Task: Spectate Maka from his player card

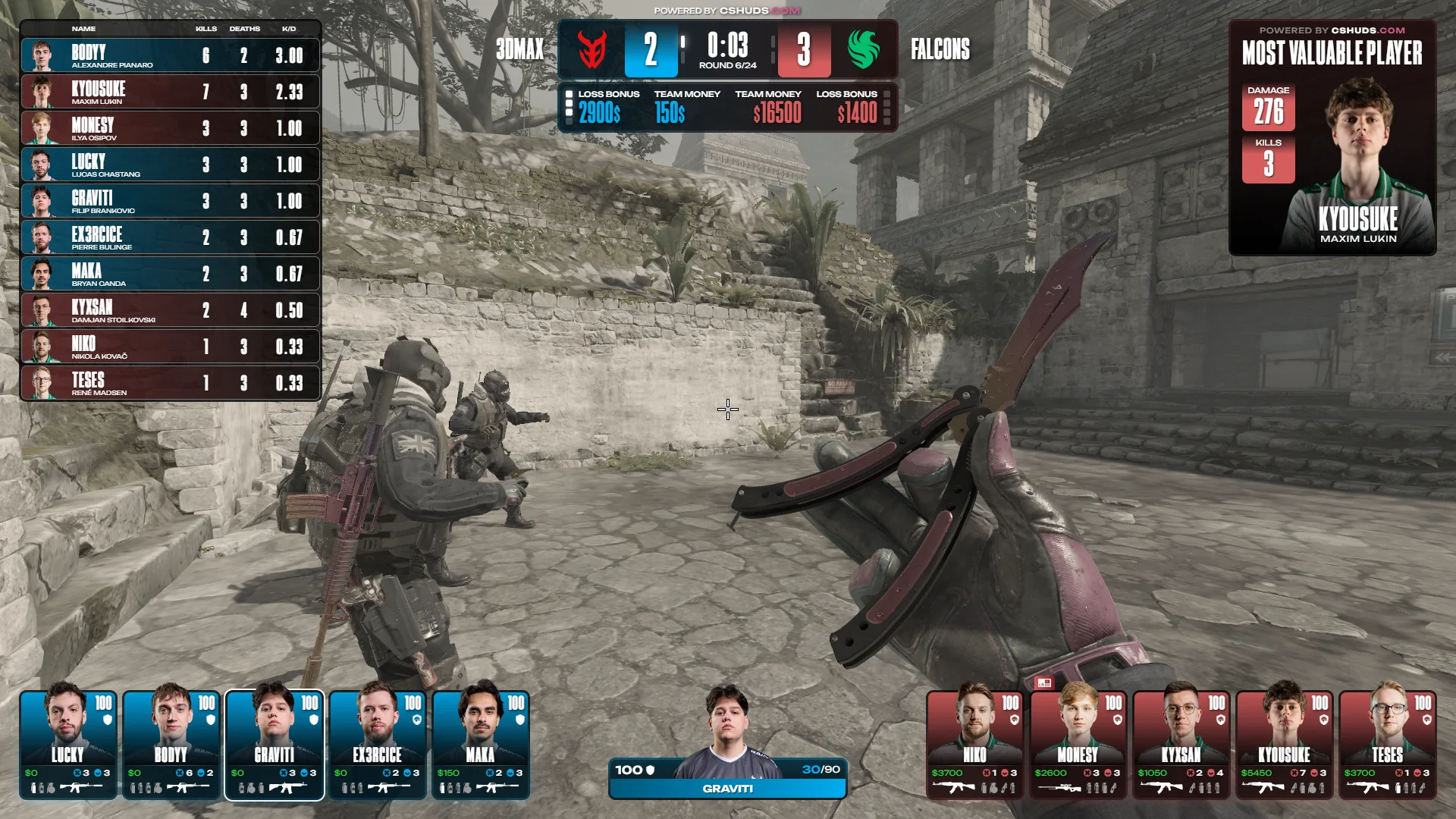Action: tap(481, 745)
